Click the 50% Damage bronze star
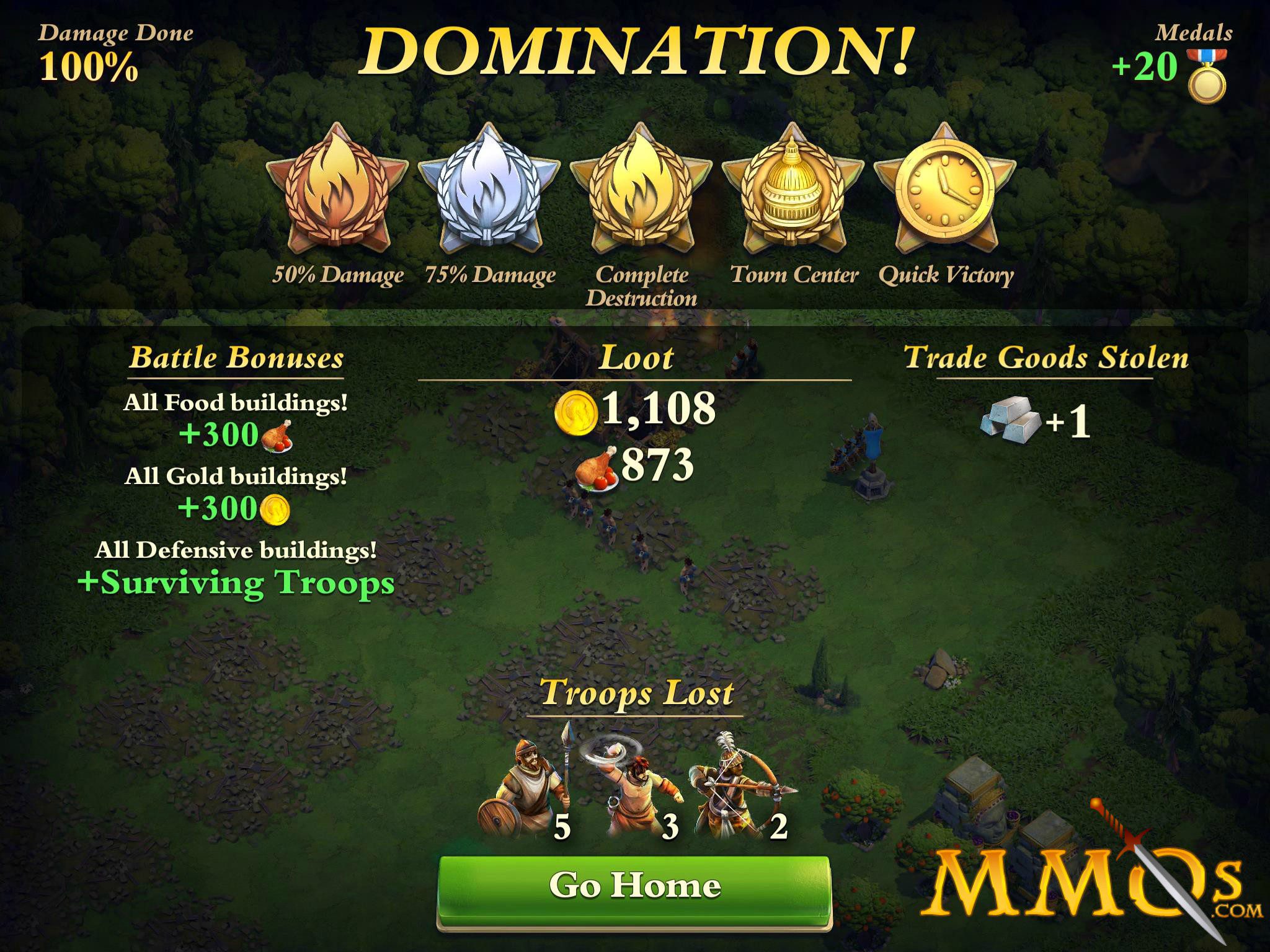The image size is (1270, 952). pyautogui.click(x=337, y=192)
